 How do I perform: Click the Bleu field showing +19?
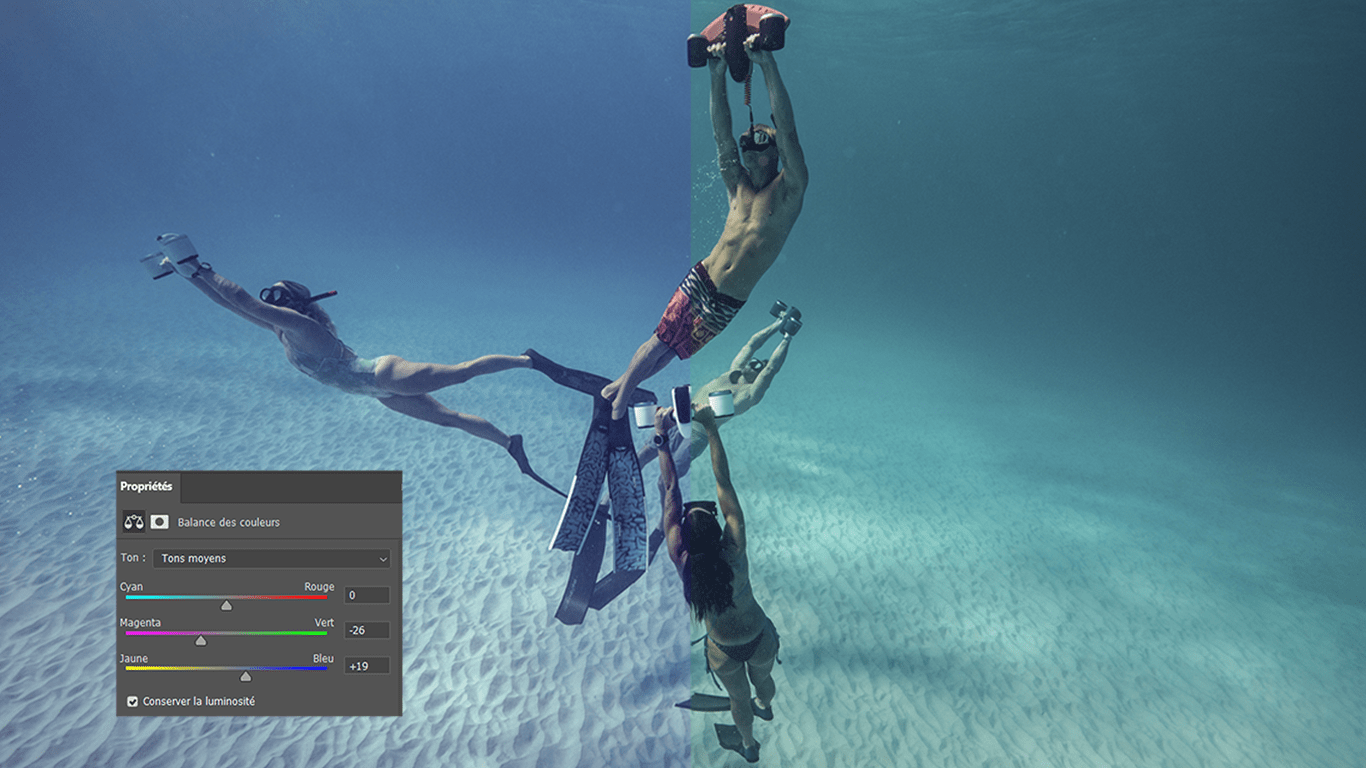pos(366,664)
